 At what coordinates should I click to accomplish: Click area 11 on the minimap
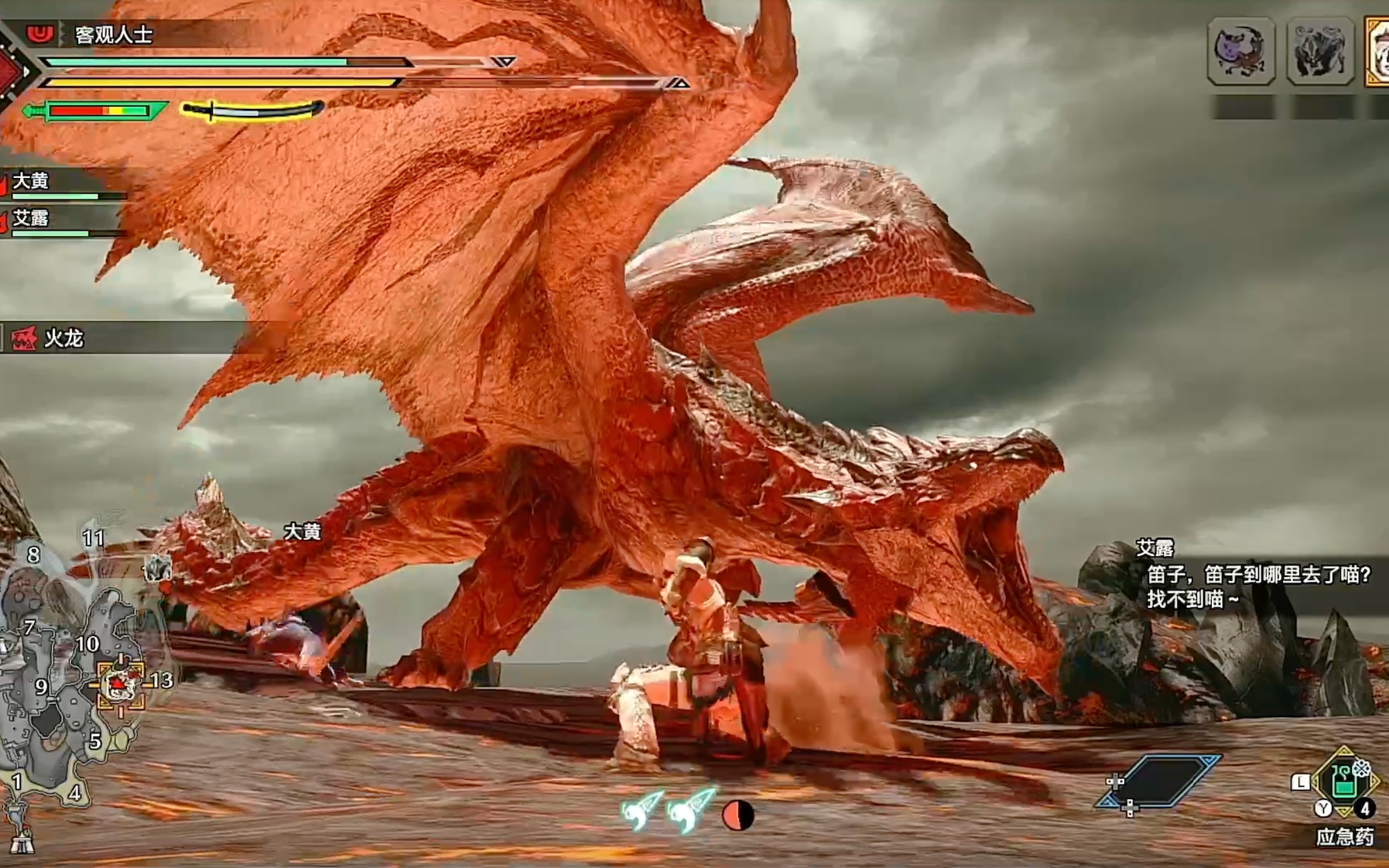click(94, 538)
